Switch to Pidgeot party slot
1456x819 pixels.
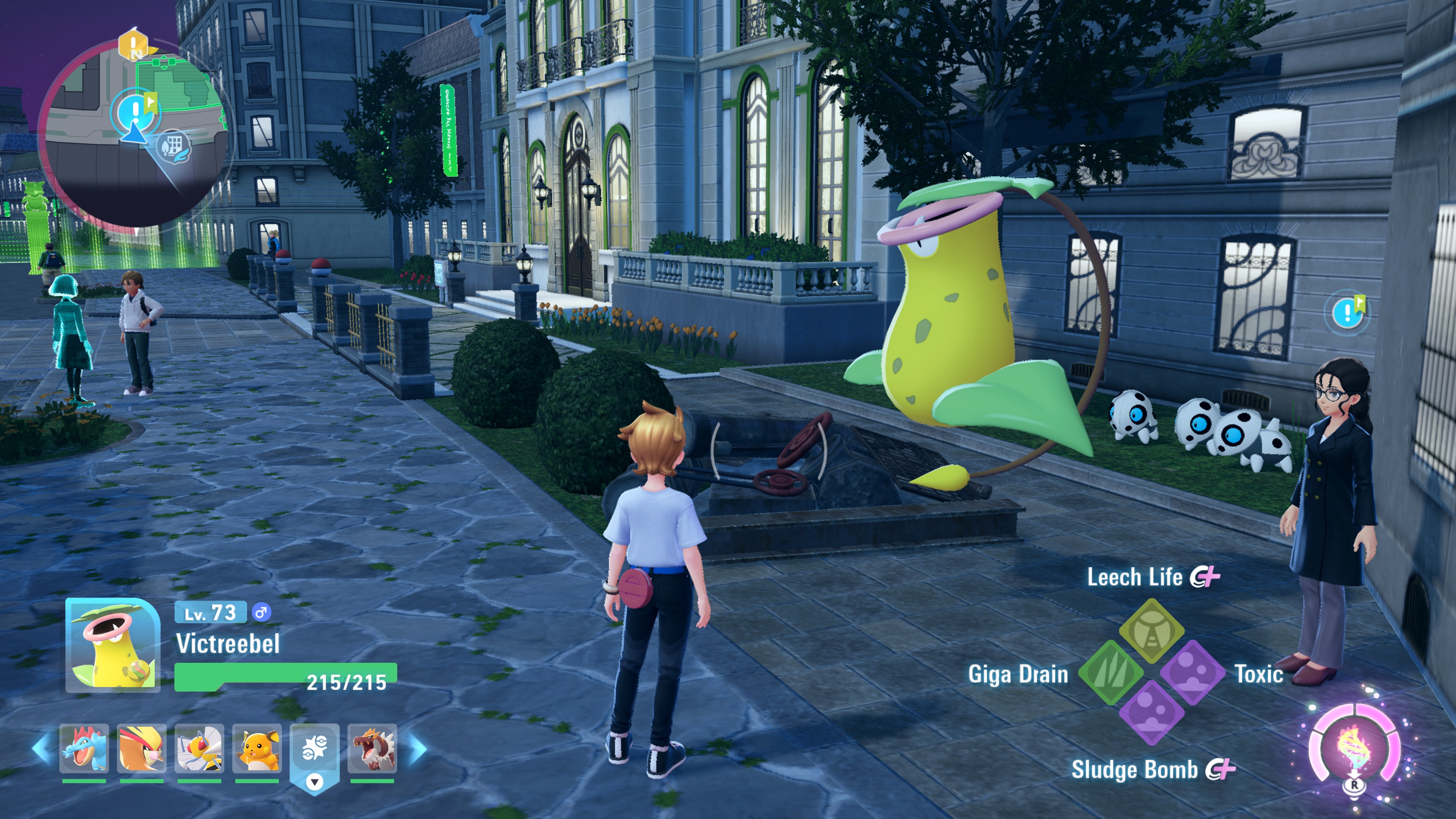[x=142, y=748]
